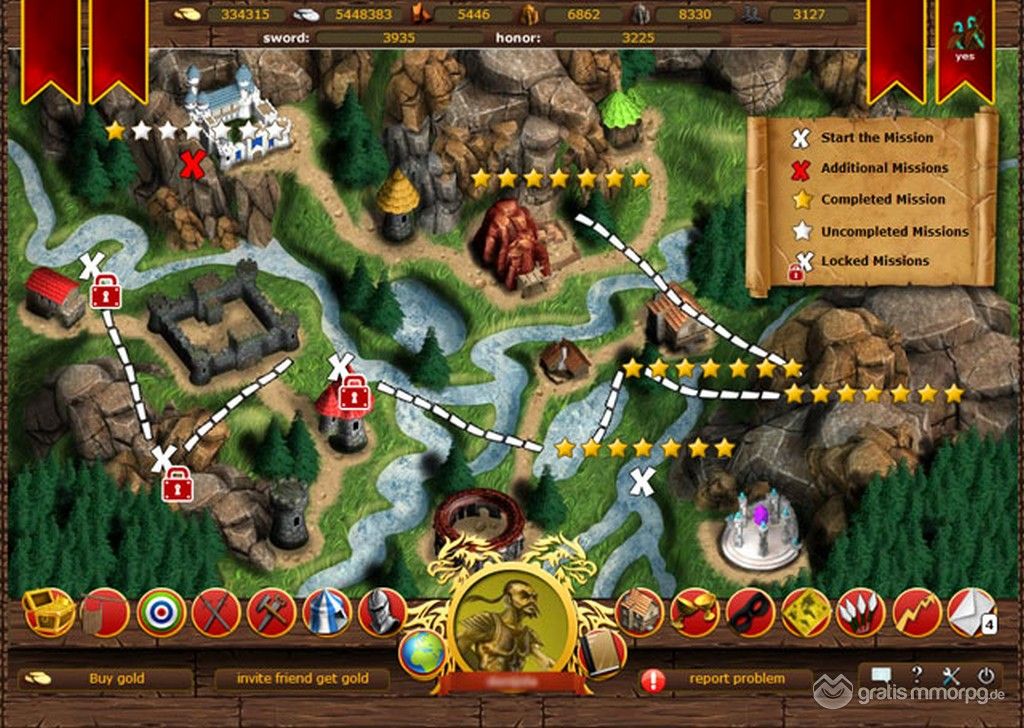
Task: Open the house building icon
Action: tap(640, 612)
